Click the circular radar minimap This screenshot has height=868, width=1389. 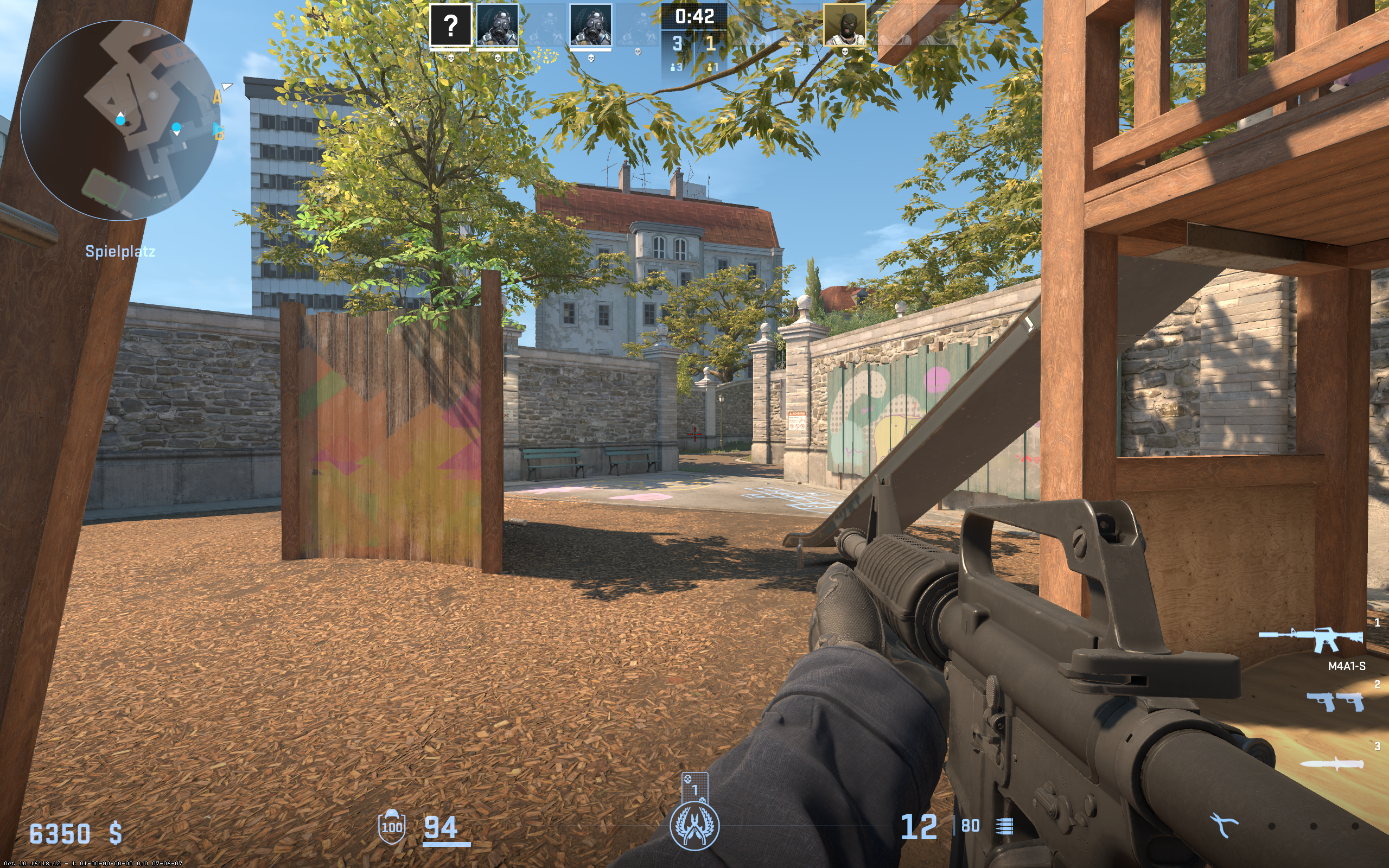[x=120, y=120]
